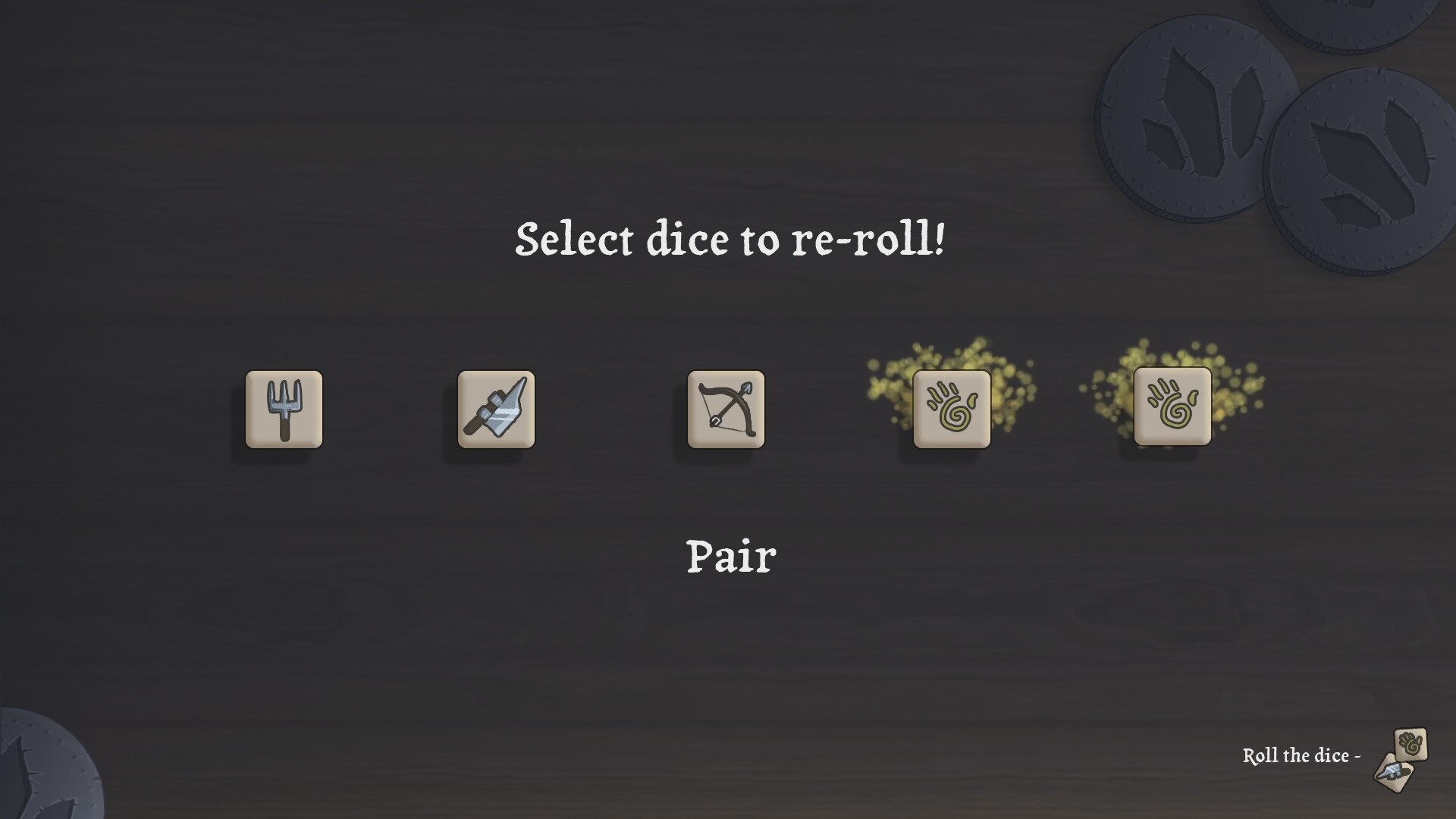Toggle the pitchfork die re-roll state
This screenshot has width=1456, height=819.
(x=284, y=409)
